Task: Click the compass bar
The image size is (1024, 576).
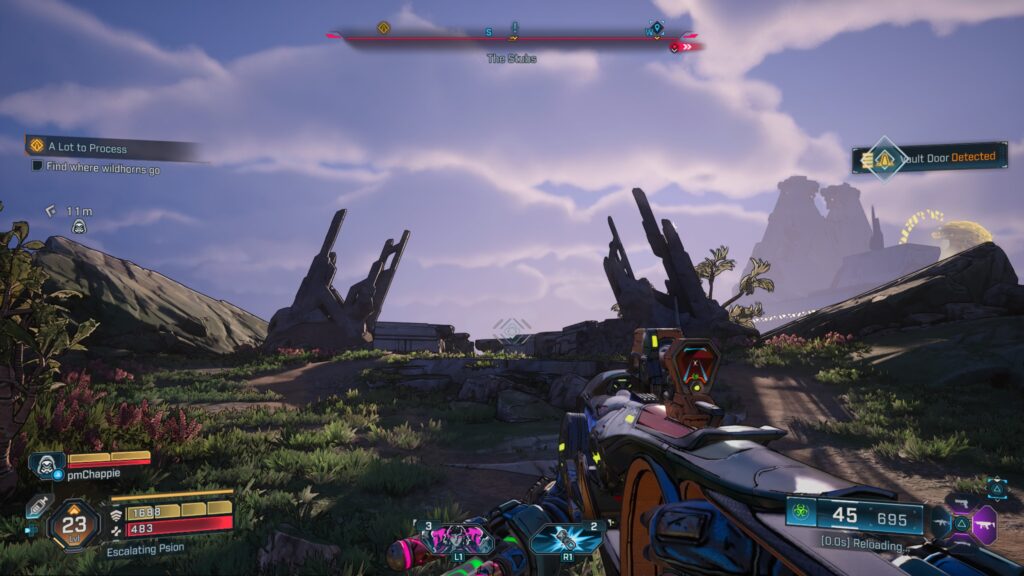Action: [x=514, y=37]
